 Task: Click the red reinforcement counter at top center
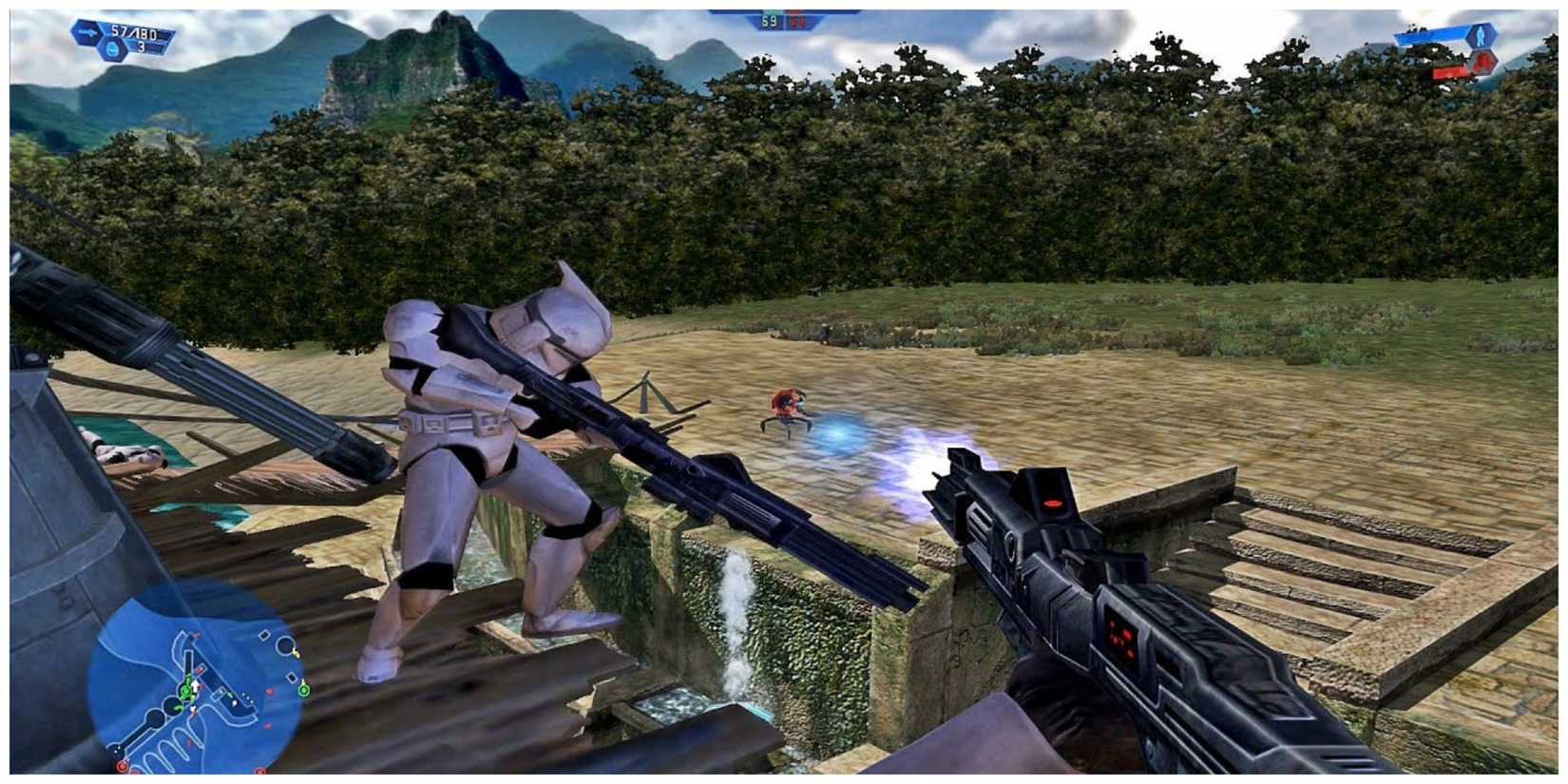(x=798, y=22)
